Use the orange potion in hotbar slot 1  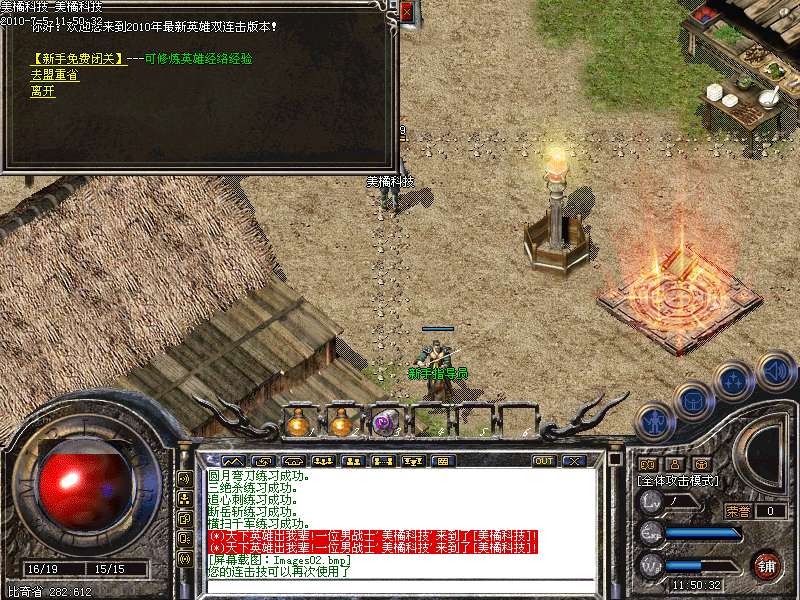297,423
